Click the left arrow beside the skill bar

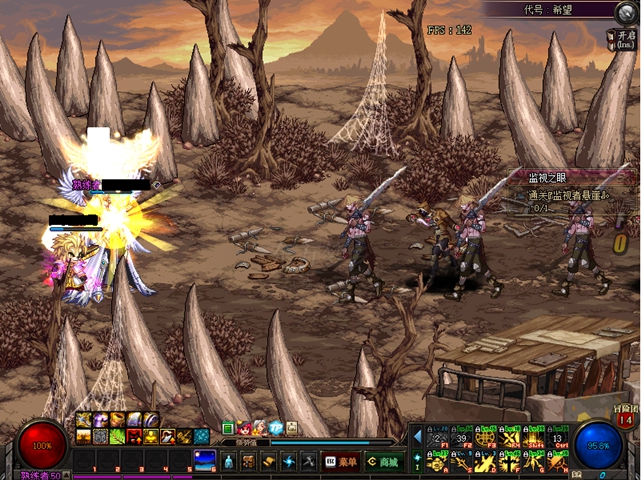click(418, 437)
